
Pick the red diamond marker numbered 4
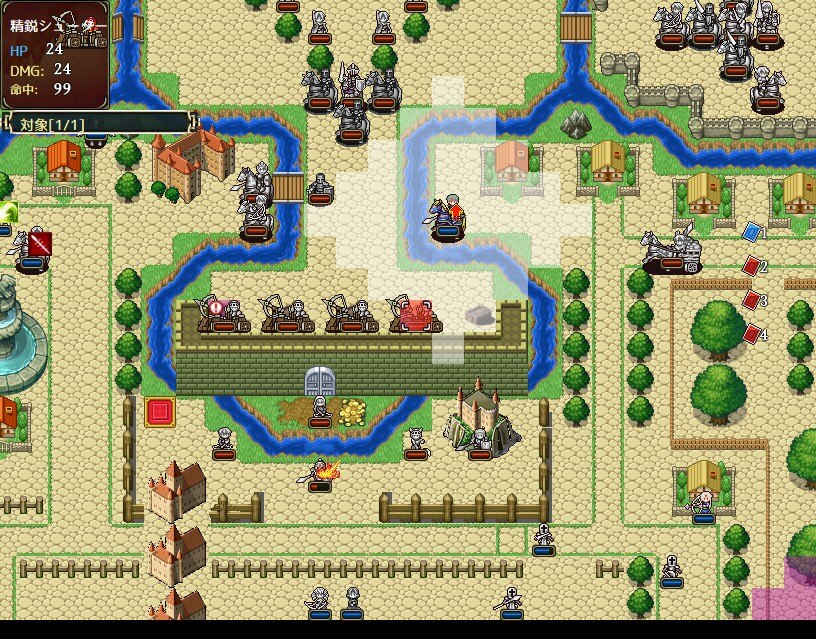tap(752, 332)
